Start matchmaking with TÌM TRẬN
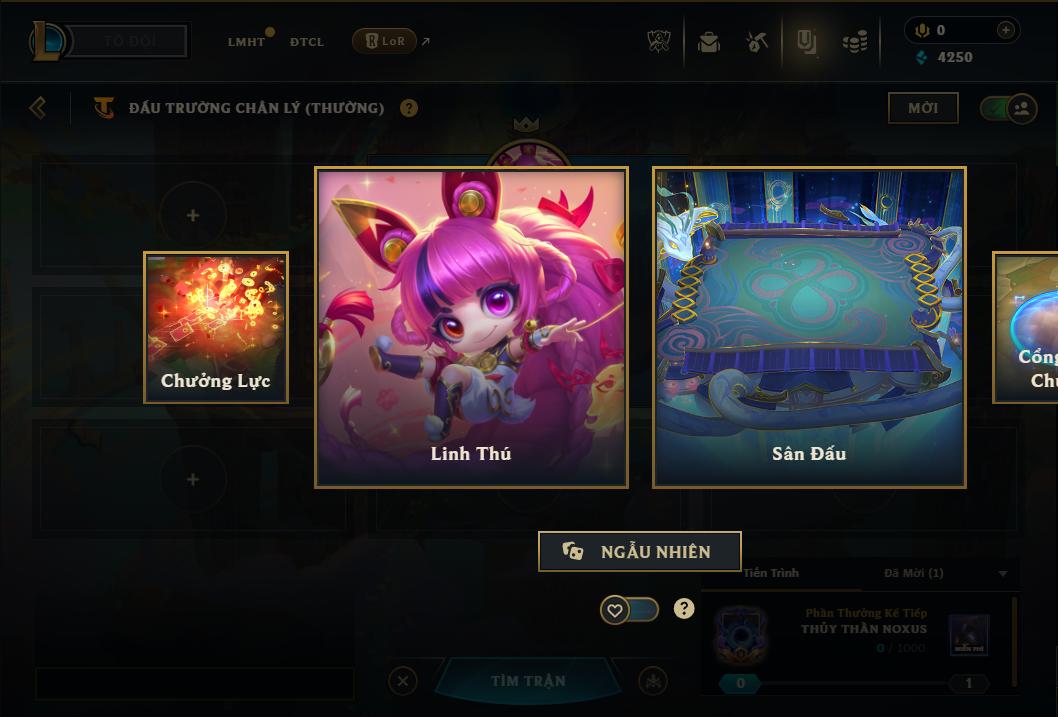Image resolution: width=1058 pixels, height=717 pixels. 528,681
